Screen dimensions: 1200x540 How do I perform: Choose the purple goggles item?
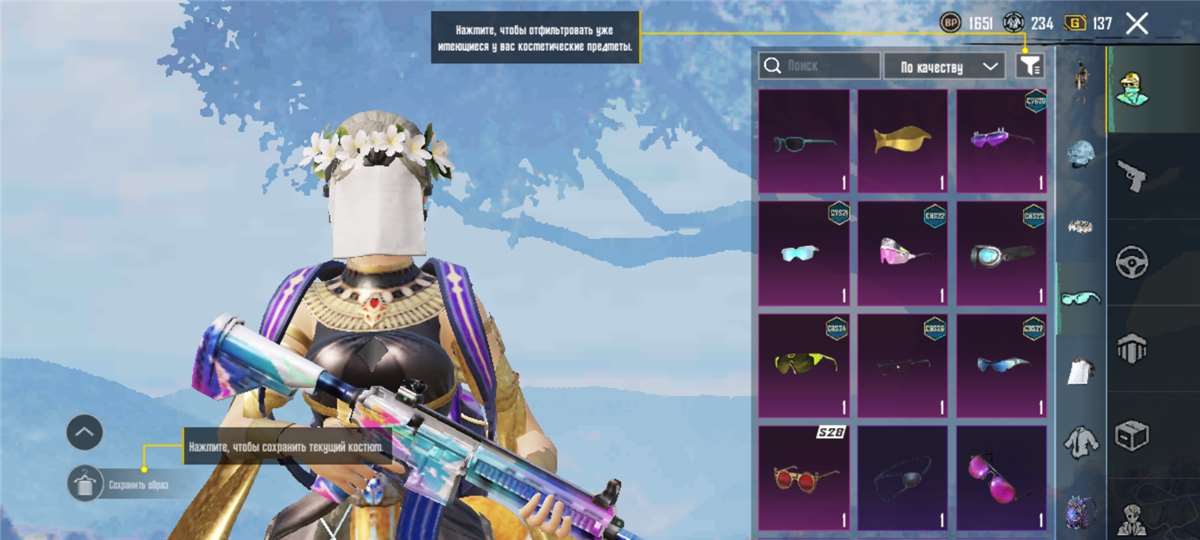[1001, 141]
